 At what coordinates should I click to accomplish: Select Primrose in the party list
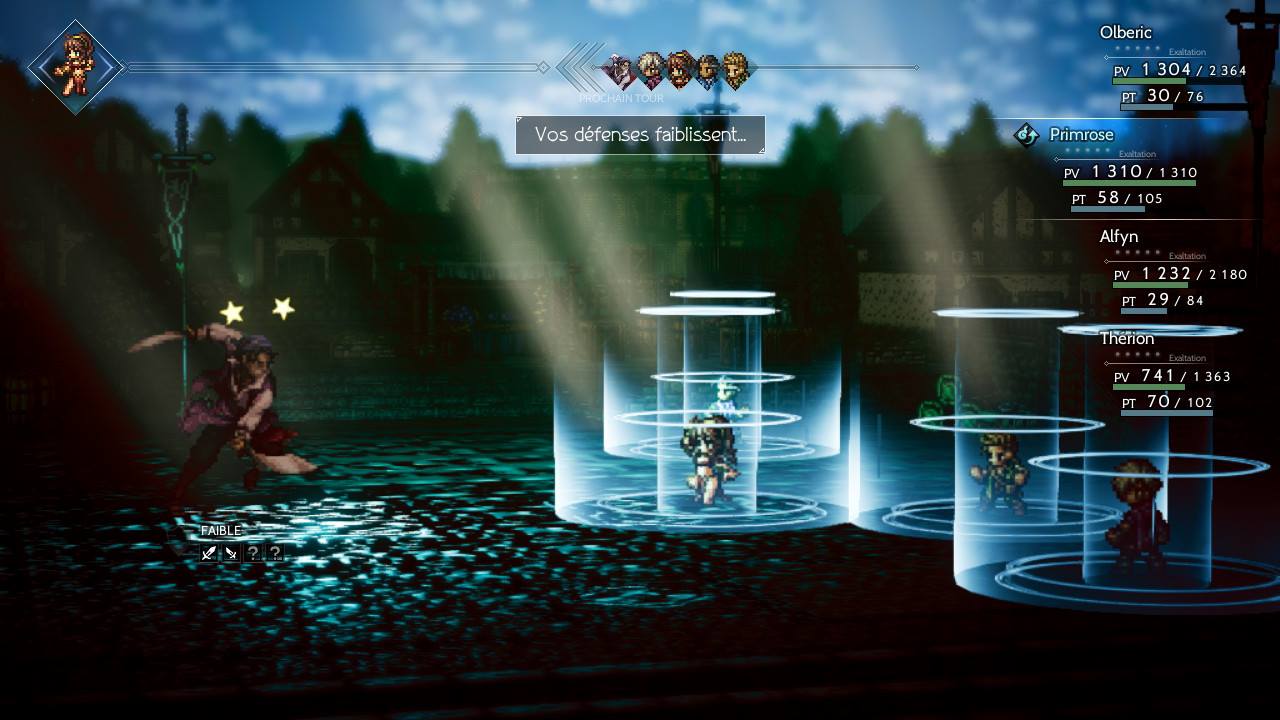[x=1081, y=135]
